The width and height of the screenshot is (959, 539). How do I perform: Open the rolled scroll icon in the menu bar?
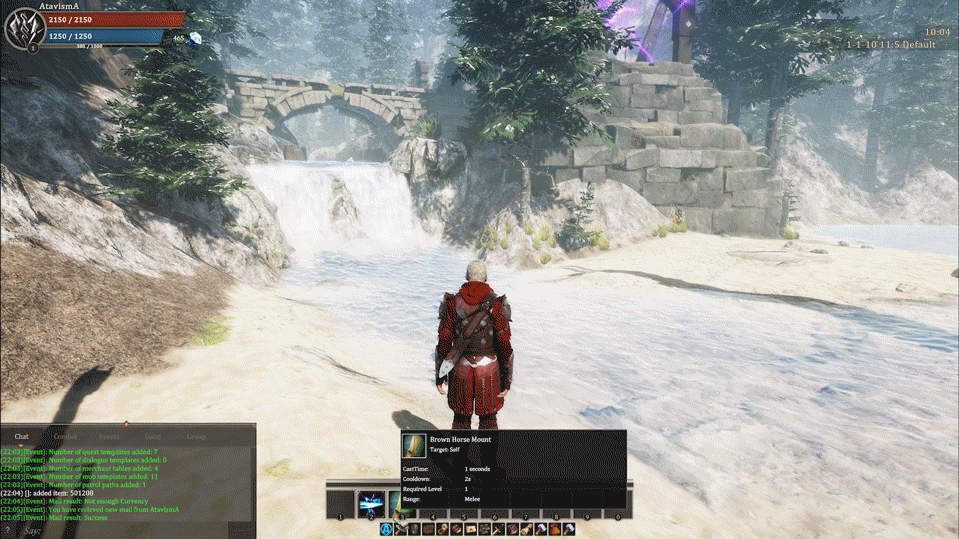526,529
